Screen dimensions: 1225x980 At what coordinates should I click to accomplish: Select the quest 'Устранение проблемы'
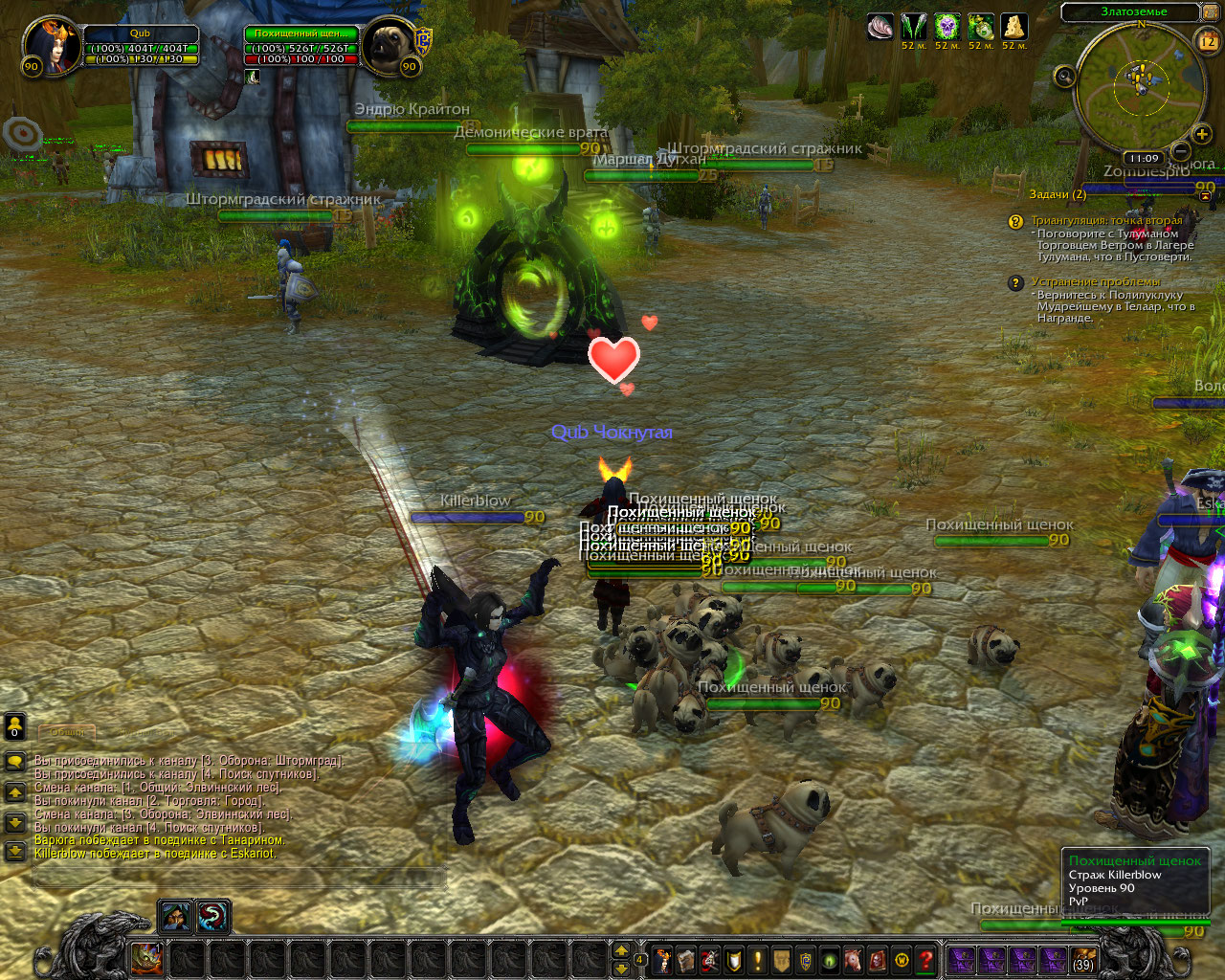click(x=1095, y=282)
